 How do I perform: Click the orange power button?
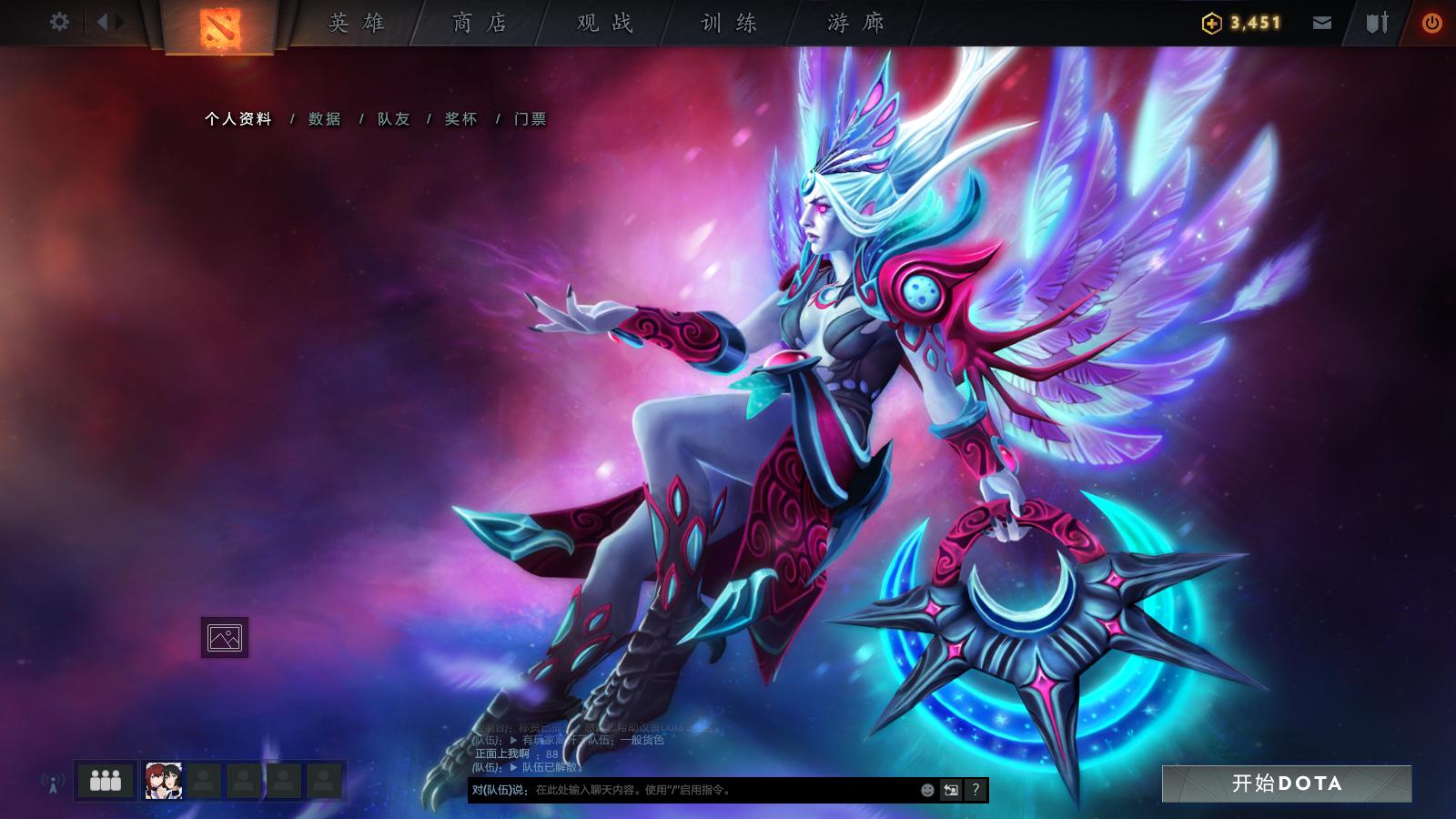(1431, 24)
